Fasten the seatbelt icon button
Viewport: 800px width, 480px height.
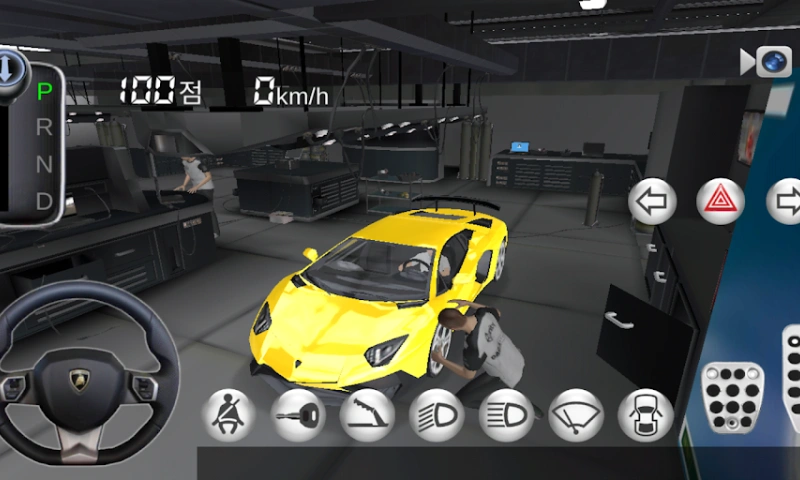(230, 415)
